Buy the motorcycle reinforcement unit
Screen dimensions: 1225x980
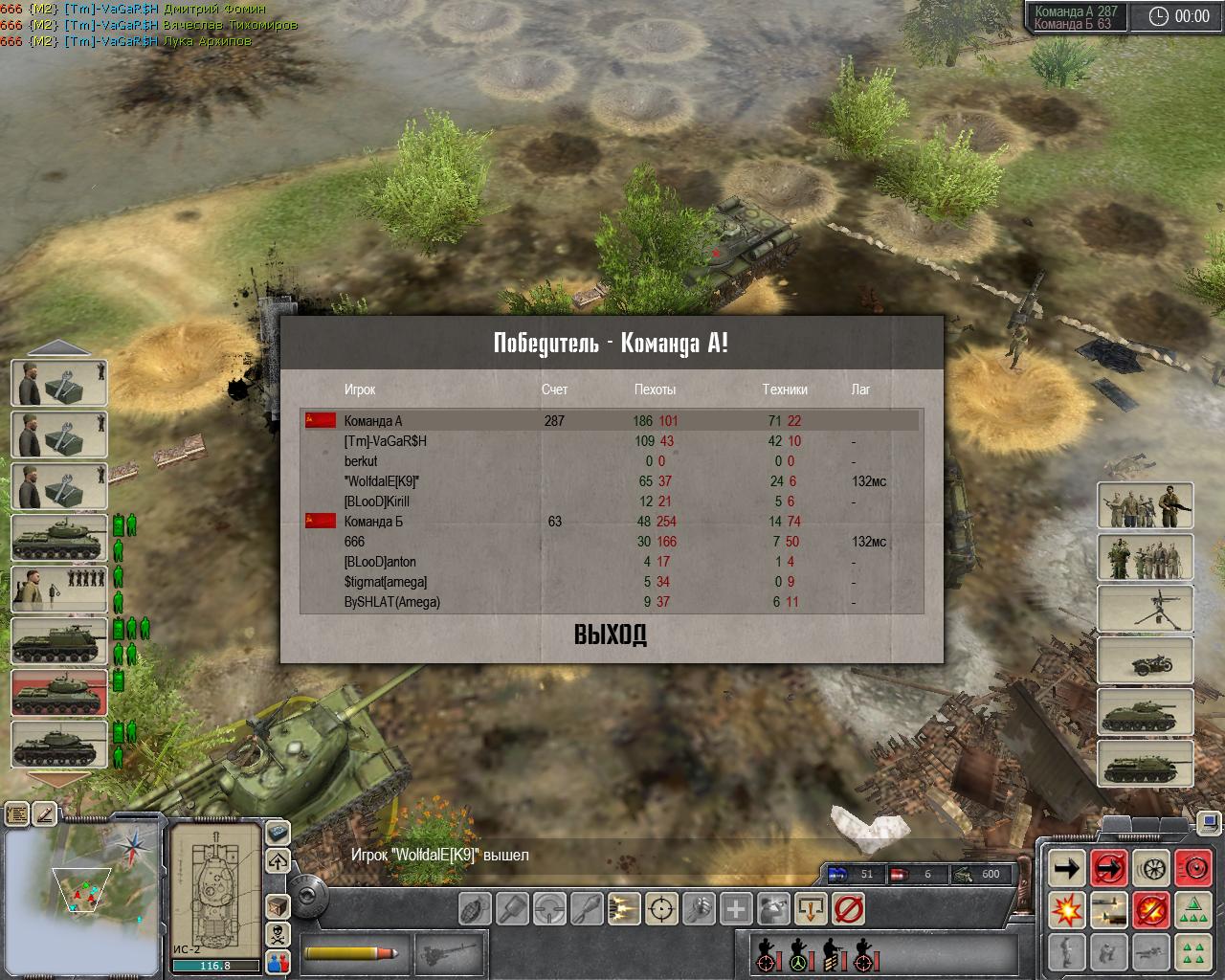click(x=1145, y=659)
